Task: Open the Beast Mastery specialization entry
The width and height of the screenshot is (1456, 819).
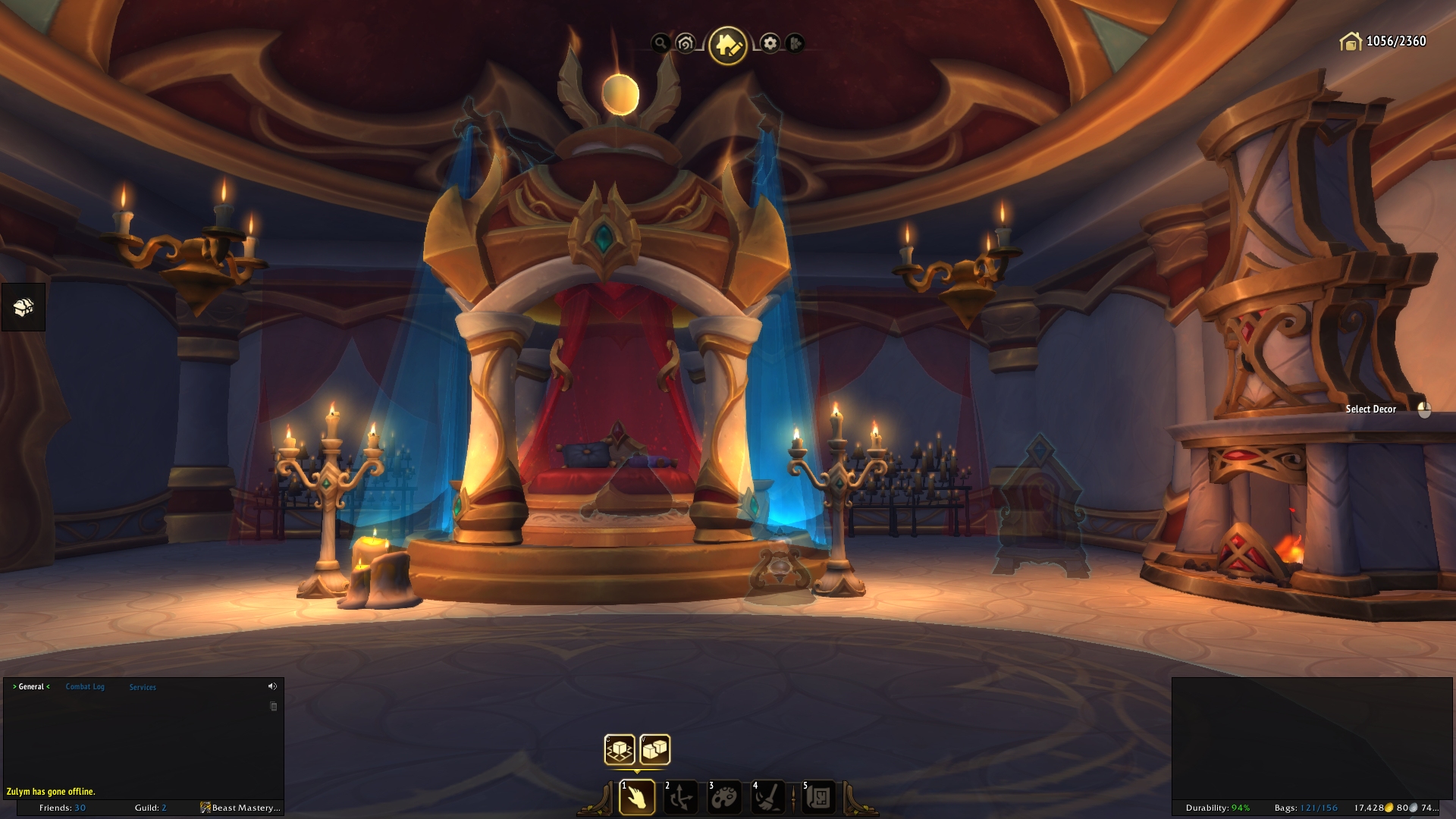Action: tap(240, 808)
